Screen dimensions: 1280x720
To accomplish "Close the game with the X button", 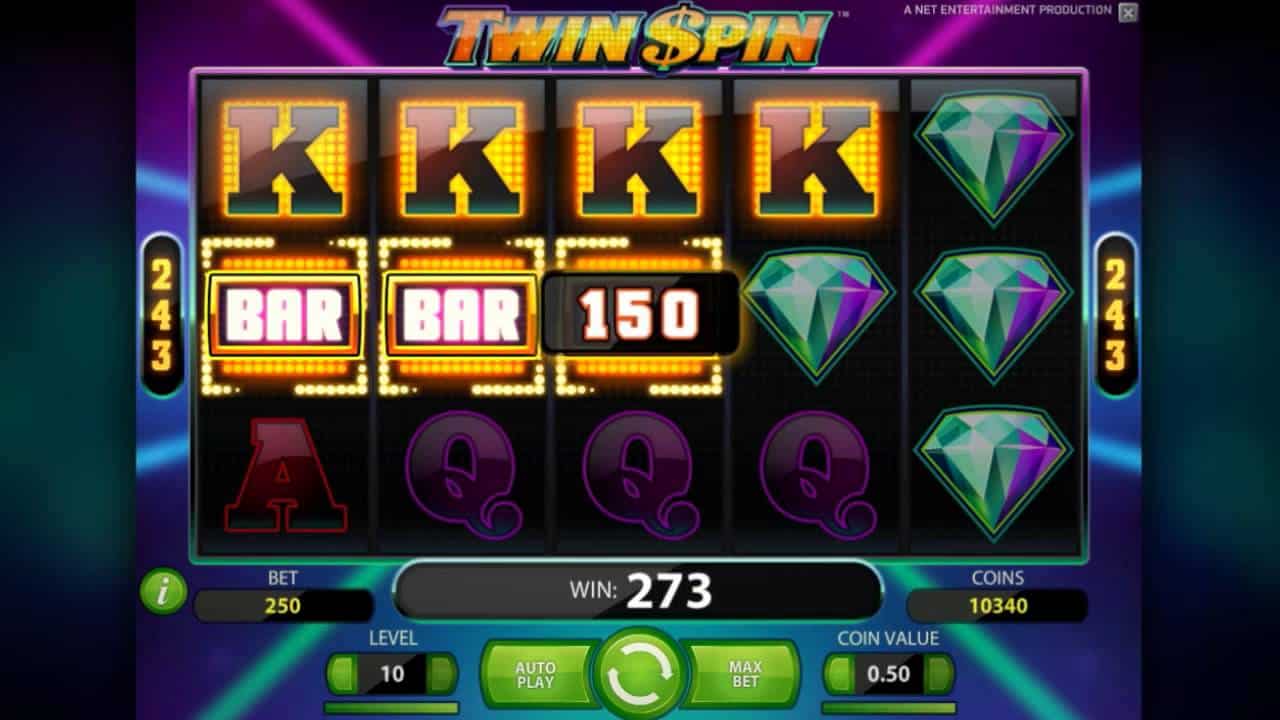I will tap(1128, 14).
